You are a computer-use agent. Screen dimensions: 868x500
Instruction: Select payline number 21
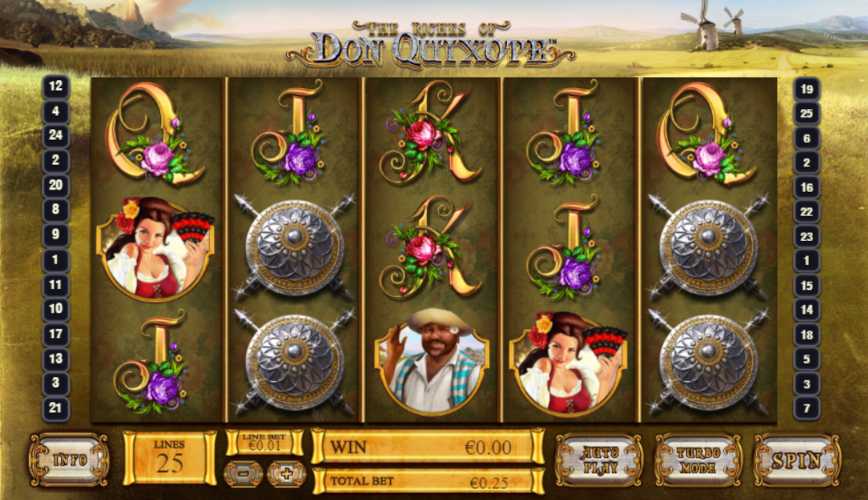[56, 408]
